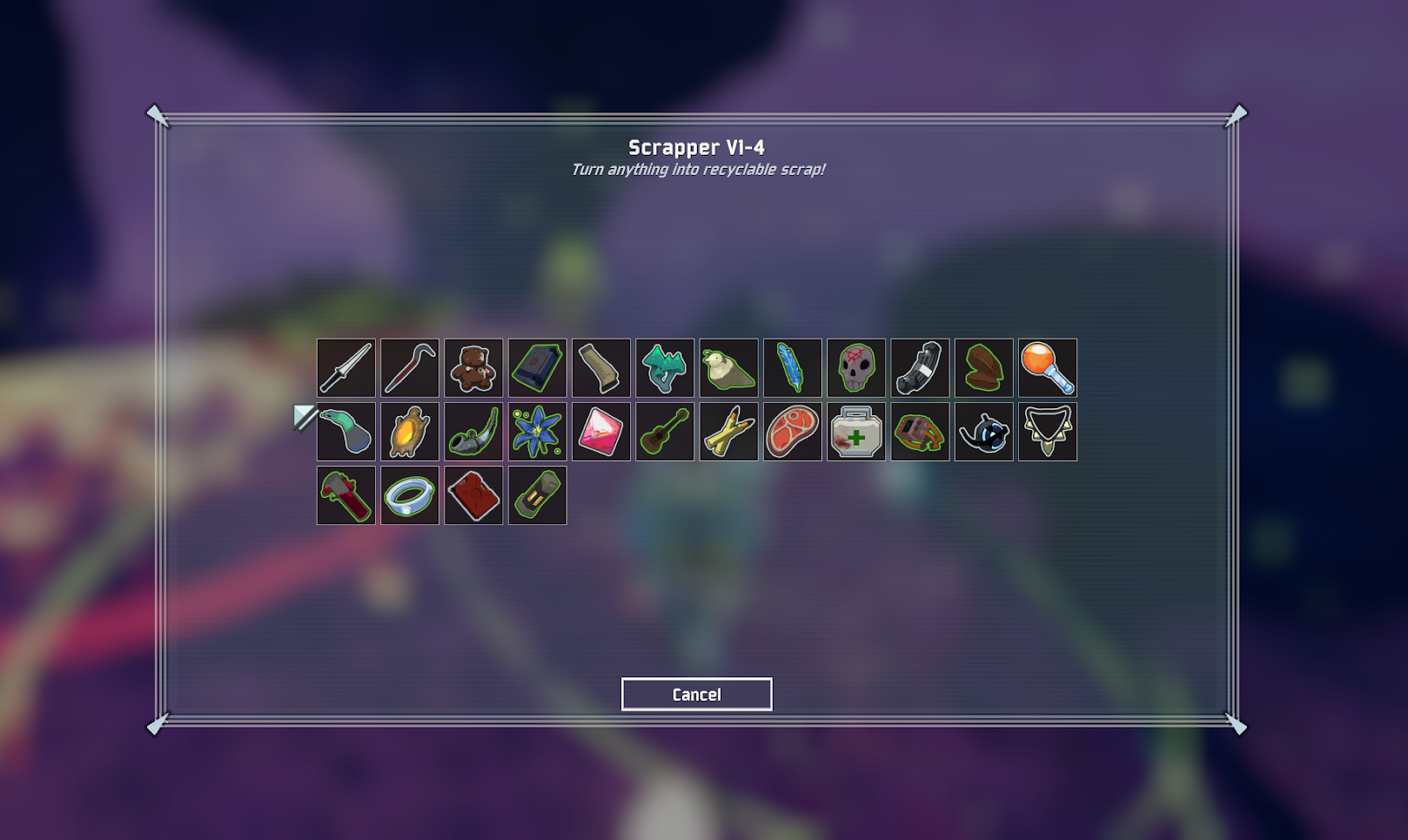Select the blue feather item
1408x840 pixels.
[792, 368]
